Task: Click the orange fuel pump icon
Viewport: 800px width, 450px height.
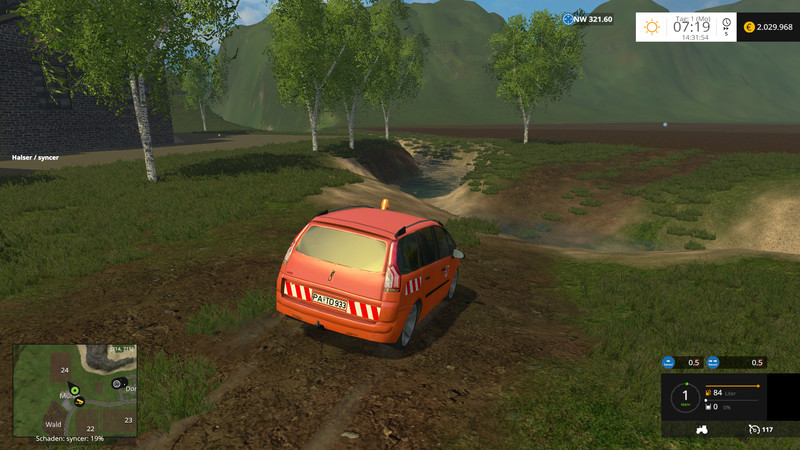Action: (708, 393)
